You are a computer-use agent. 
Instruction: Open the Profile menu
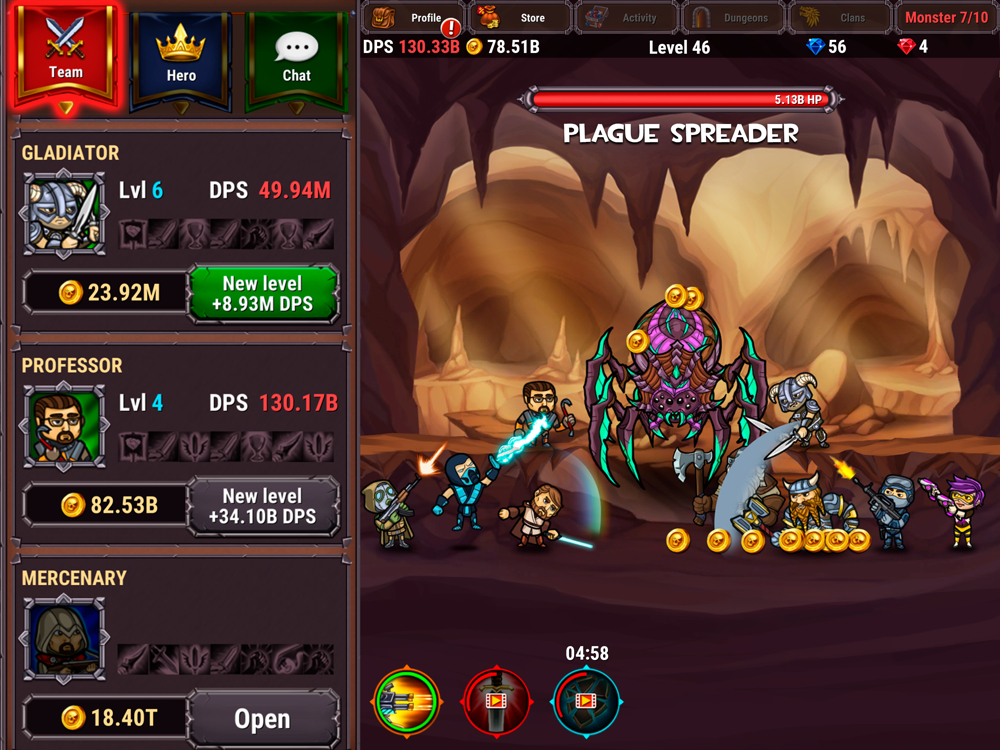[412, 18]
